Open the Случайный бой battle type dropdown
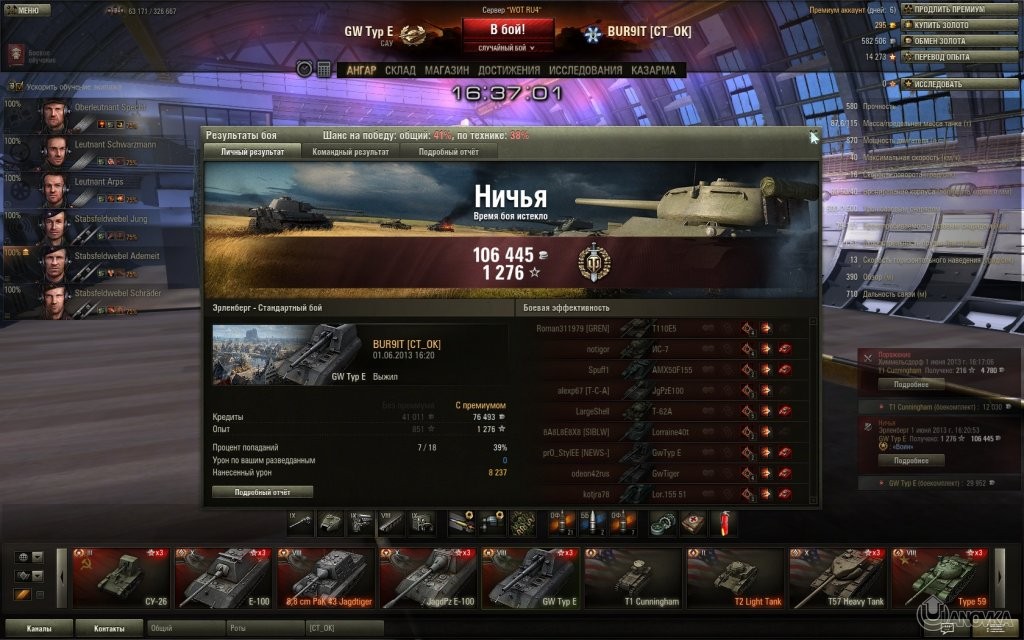Image resolution: width=1024 pixels, height=640 pixels. [x=507, y=47]
